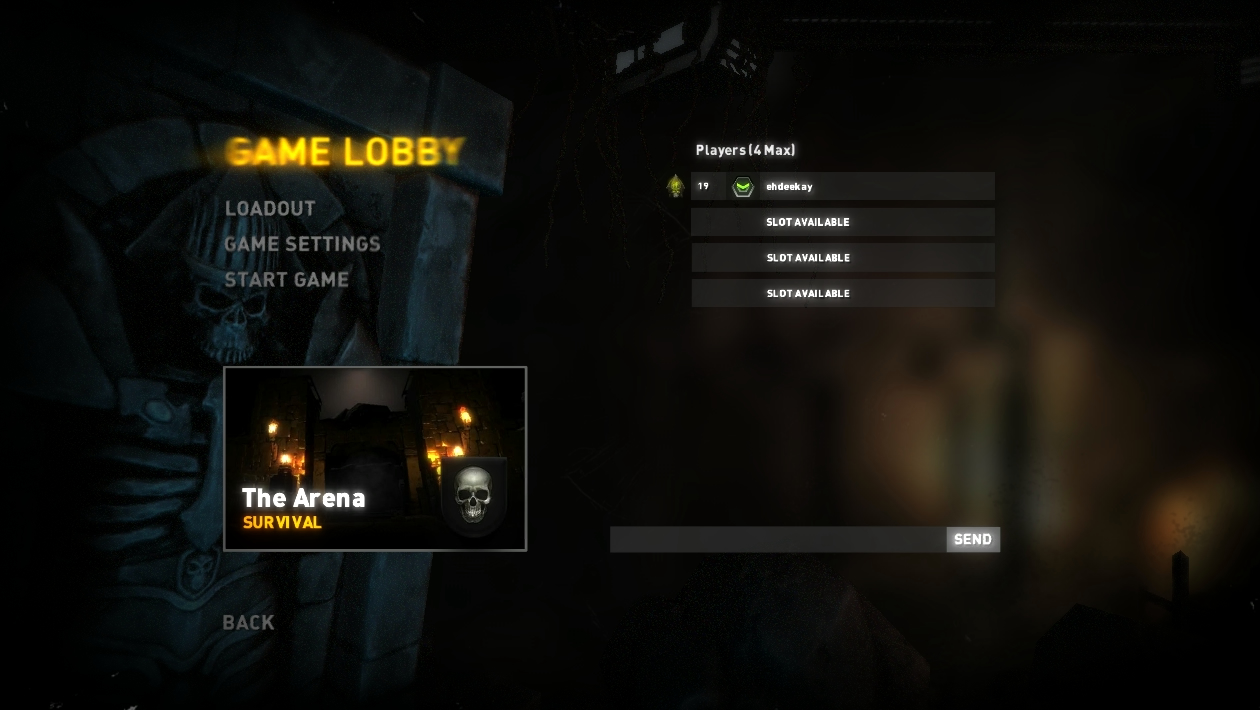Click The Arena Survival map thumbnail
This screenshot has height=710, width=1260.
pos(375,458)
